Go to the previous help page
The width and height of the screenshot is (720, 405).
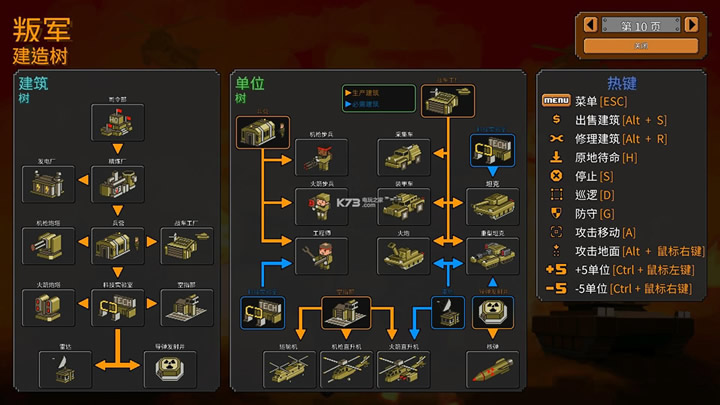[591, 24]
